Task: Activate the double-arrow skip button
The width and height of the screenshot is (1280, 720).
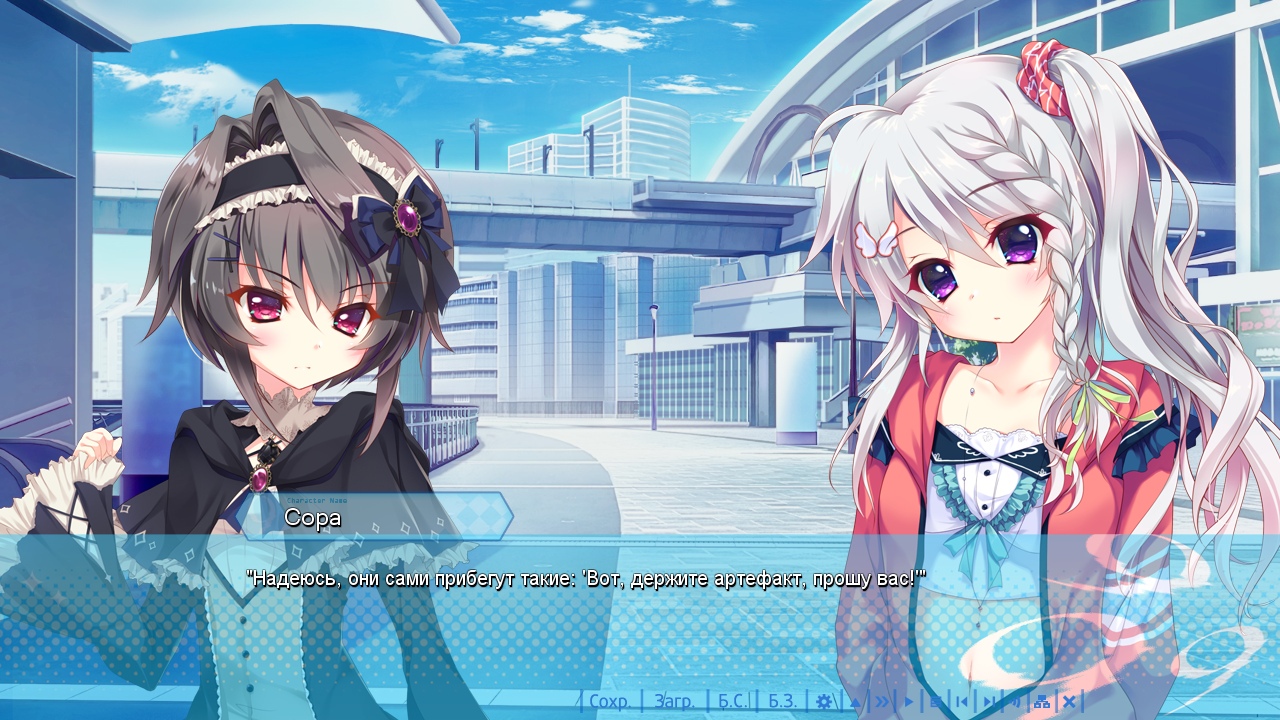Action: (882, 701)
